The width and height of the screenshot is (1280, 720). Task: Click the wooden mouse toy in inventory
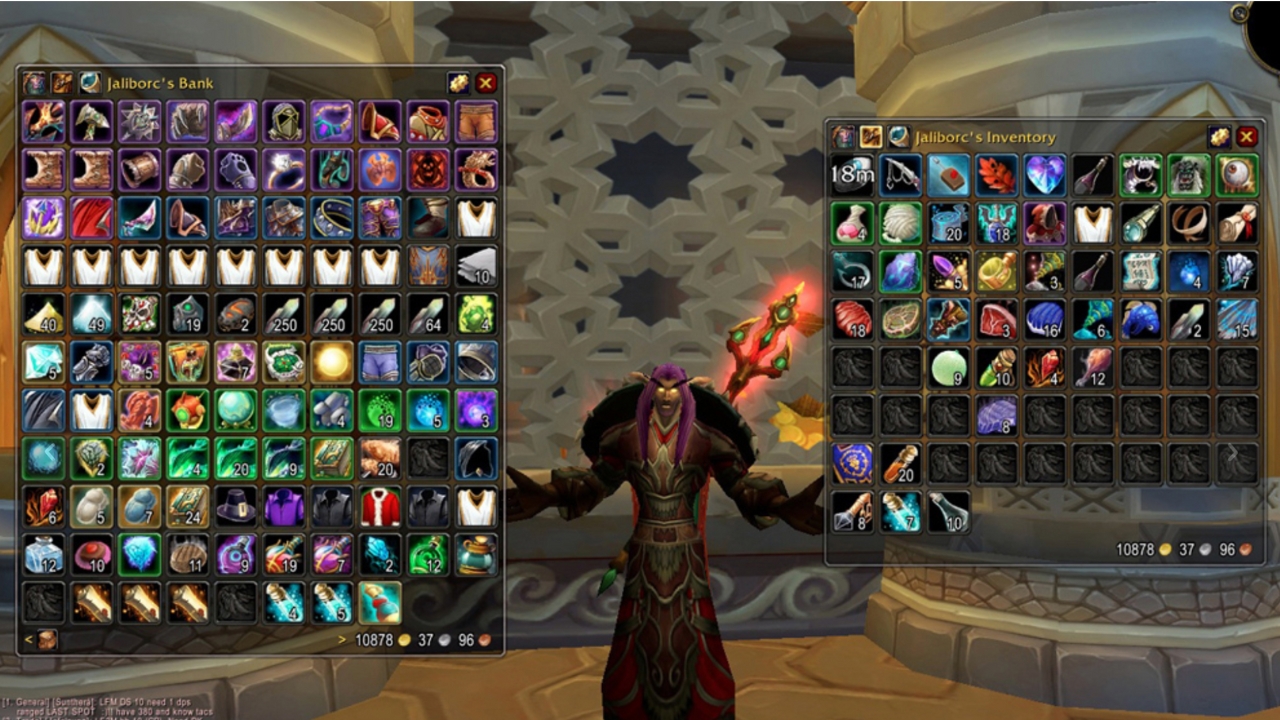tap(948, 172)
